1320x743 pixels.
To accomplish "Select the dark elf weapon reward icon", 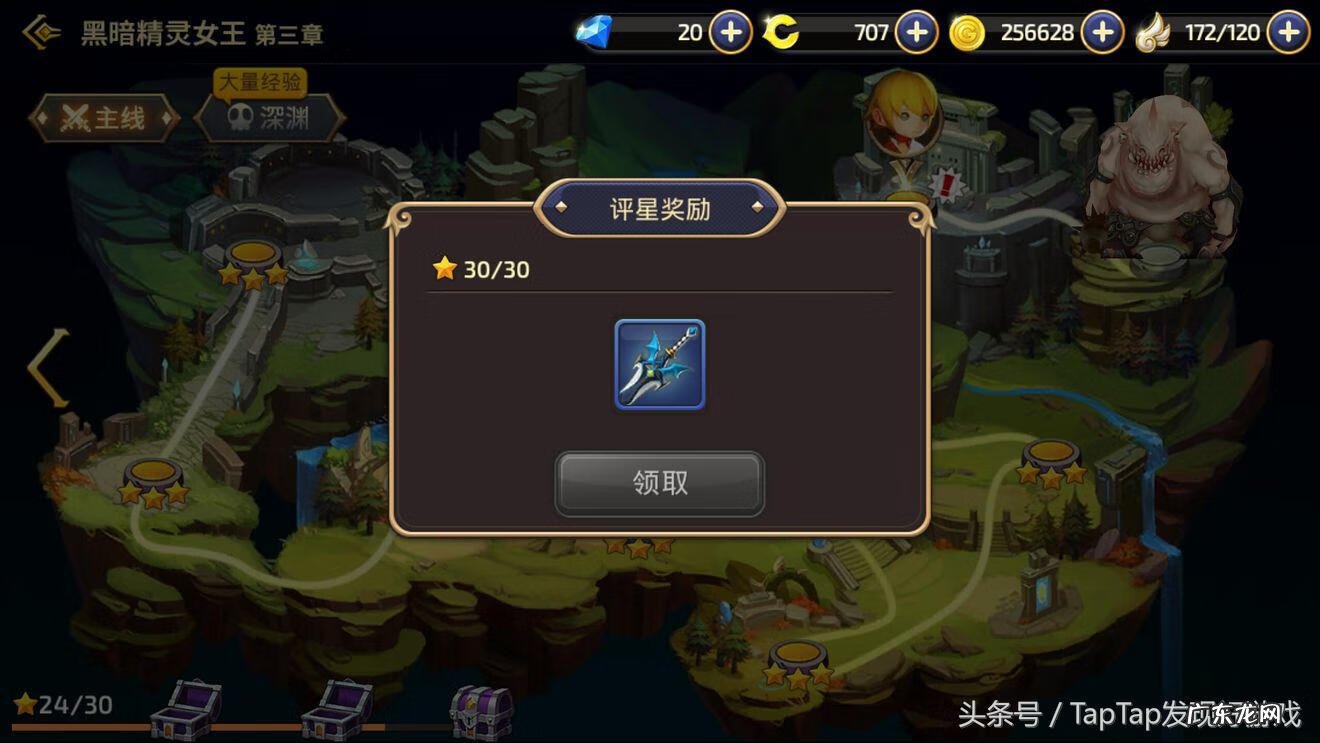I will click(660, 366).
